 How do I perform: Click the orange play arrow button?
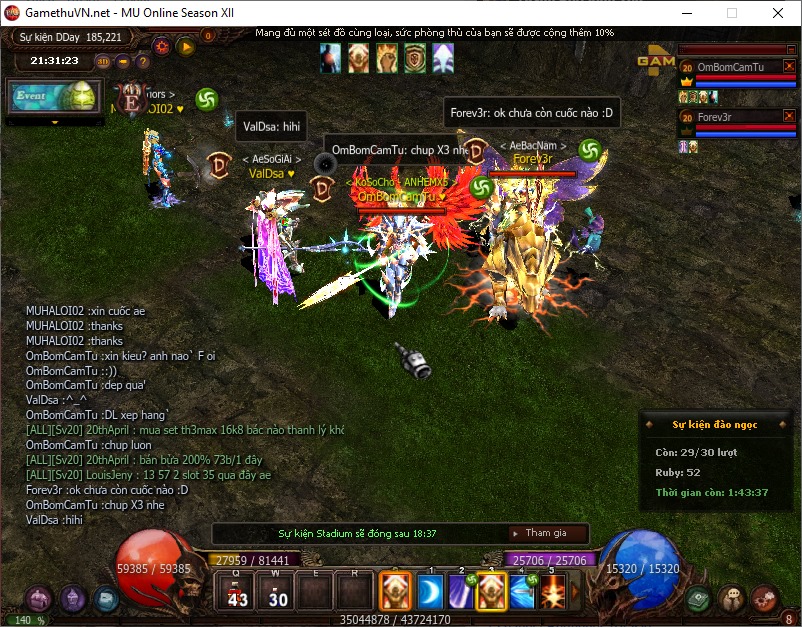185,45
